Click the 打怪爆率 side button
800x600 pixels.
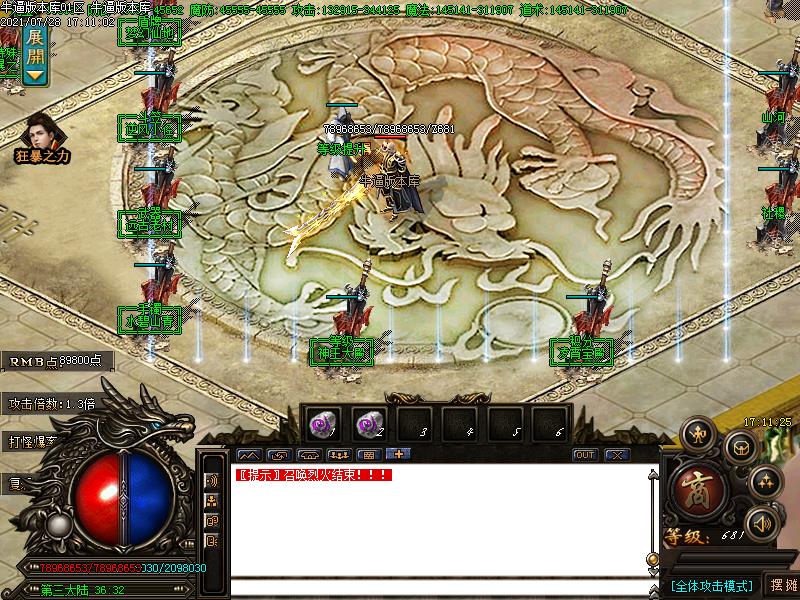click(35, 440)
